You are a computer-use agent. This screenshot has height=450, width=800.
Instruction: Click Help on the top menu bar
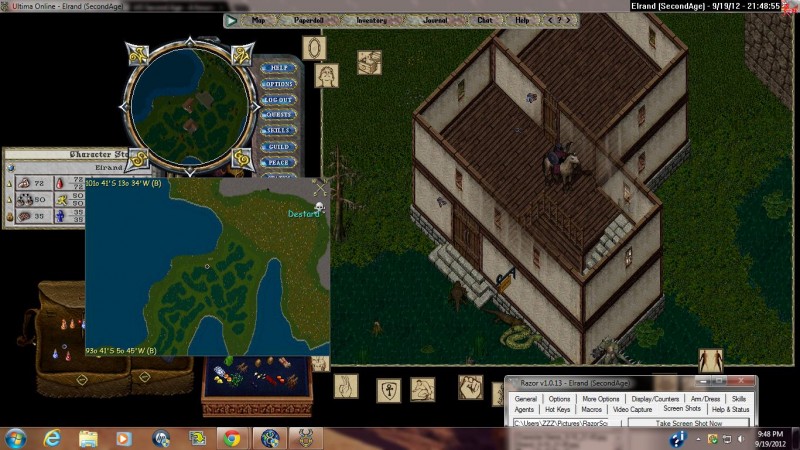pos(522,20)
